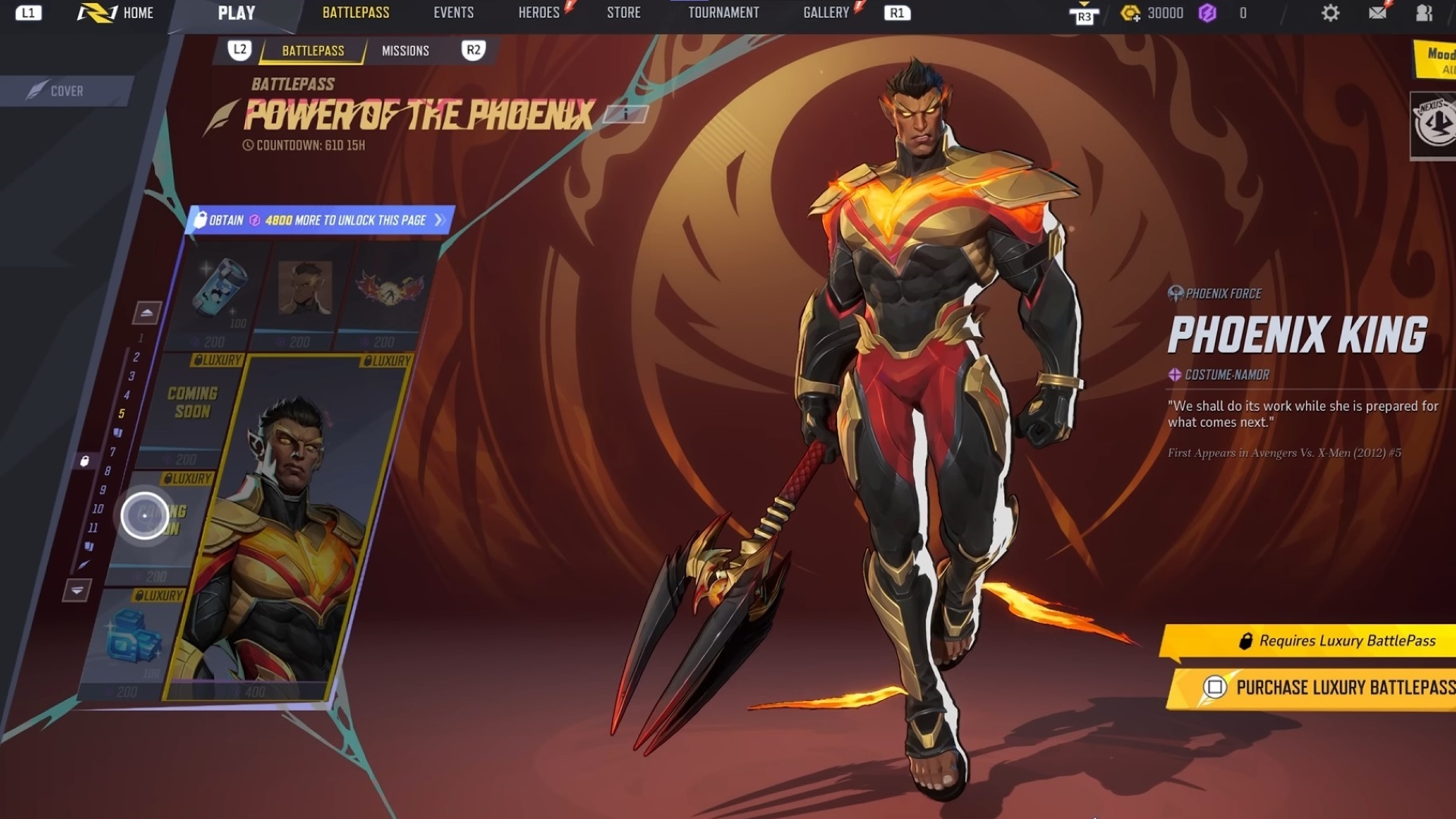Click the Obtain 4800 more unlock banner
This screenshot has width=1456, height=819.
coord(318,221)
